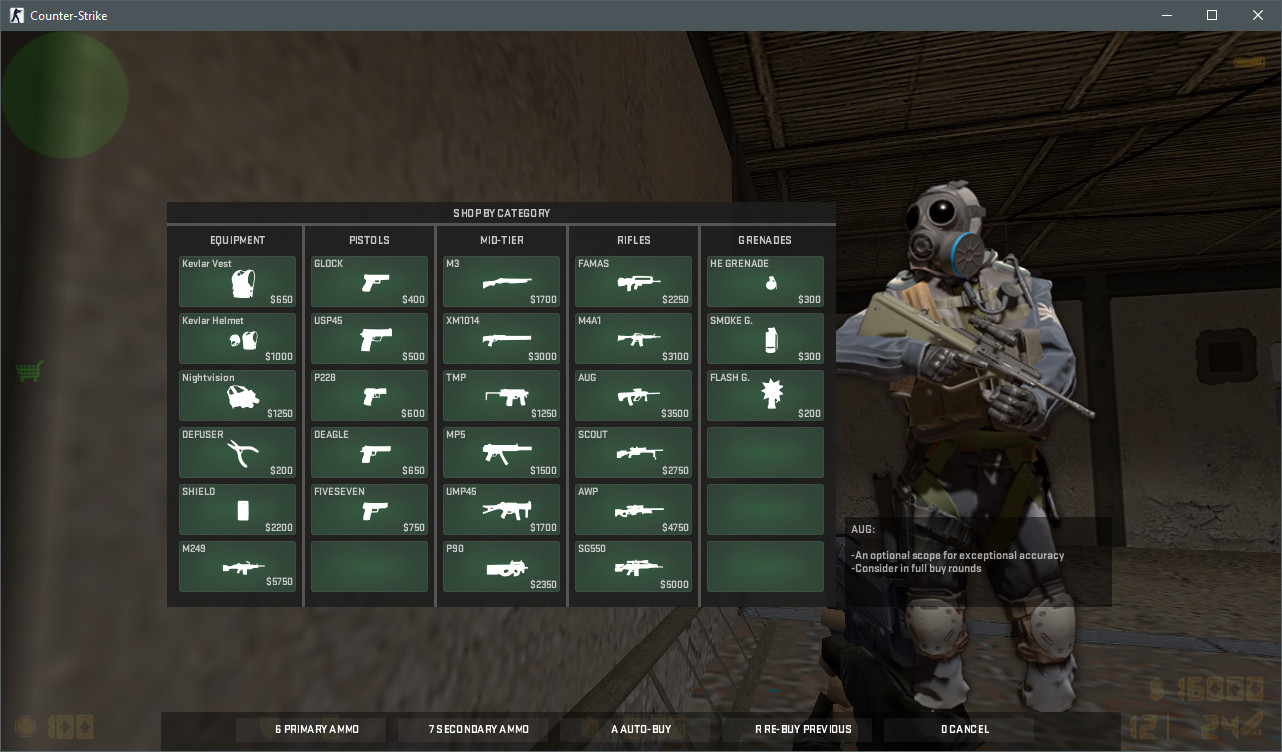Select the P90 weapon
1282x752 pixels.
(500, 566)
